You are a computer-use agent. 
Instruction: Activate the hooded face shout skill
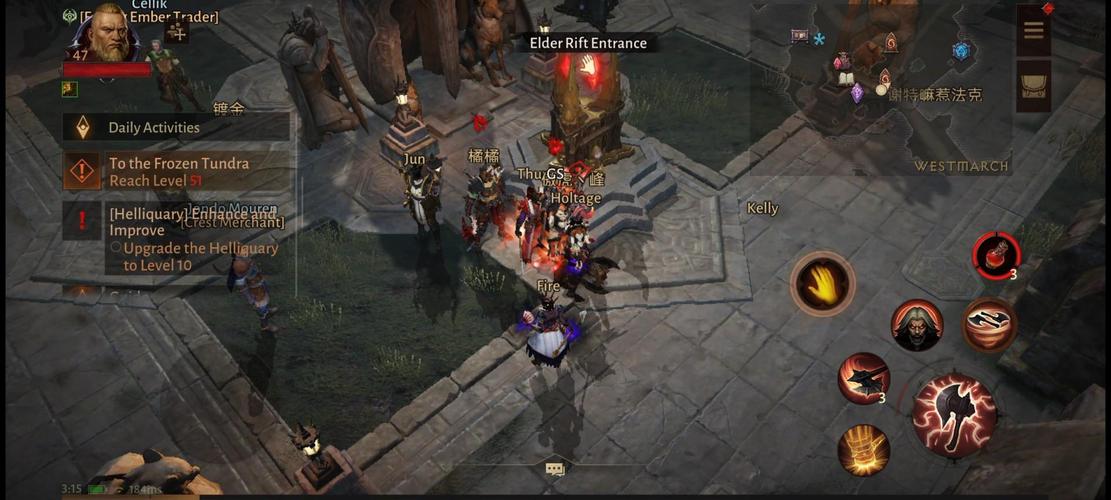coord(916,326)
